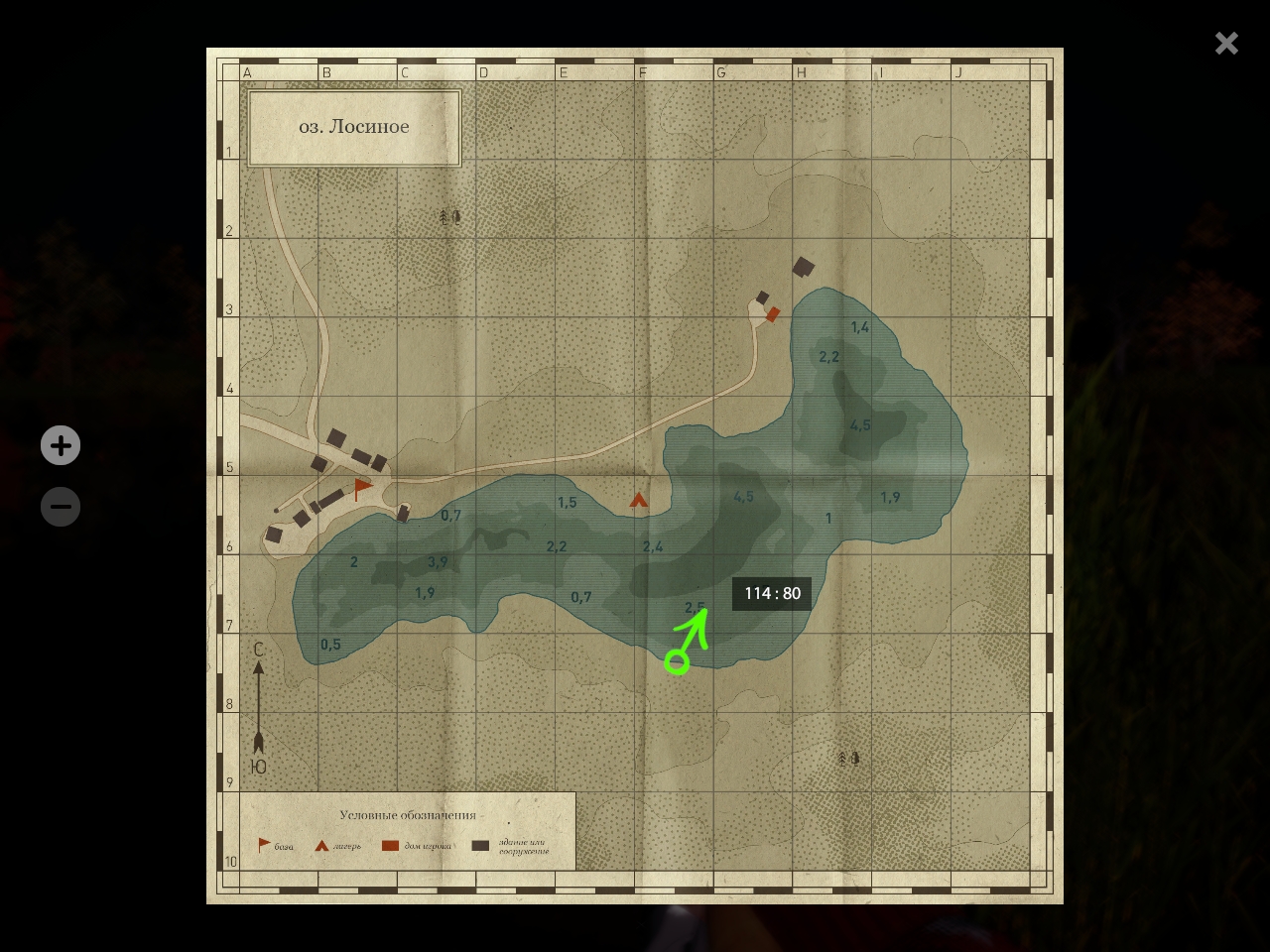Zoom in on the map with plus button
Viewport: 1270px width, 952px height.
pos(61,445)
